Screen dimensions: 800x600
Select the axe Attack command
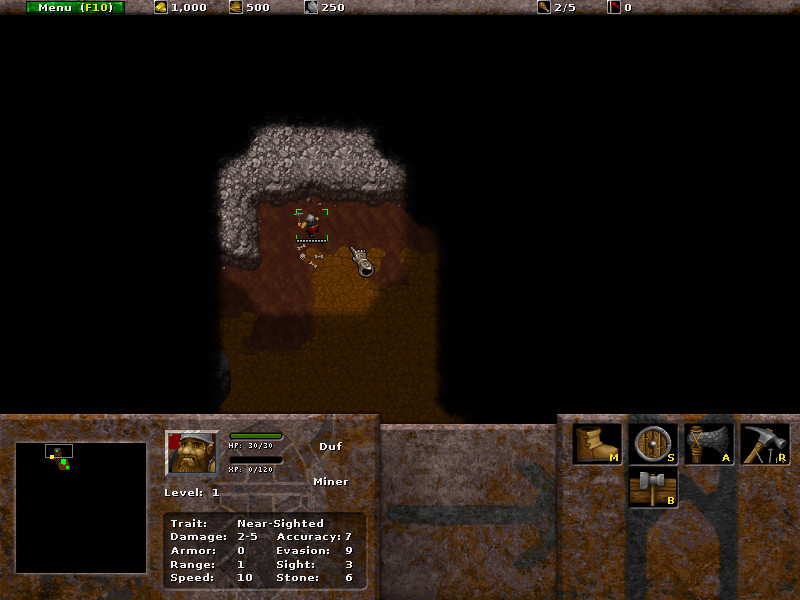tap(710, 444)
